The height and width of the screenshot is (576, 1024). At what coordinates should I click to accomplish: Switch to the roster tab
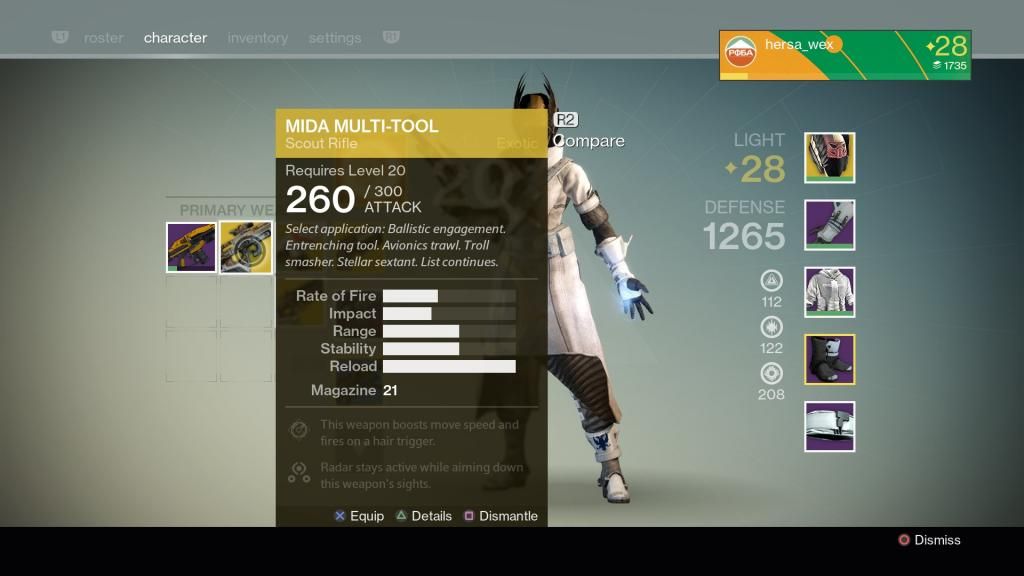(103, 38)
